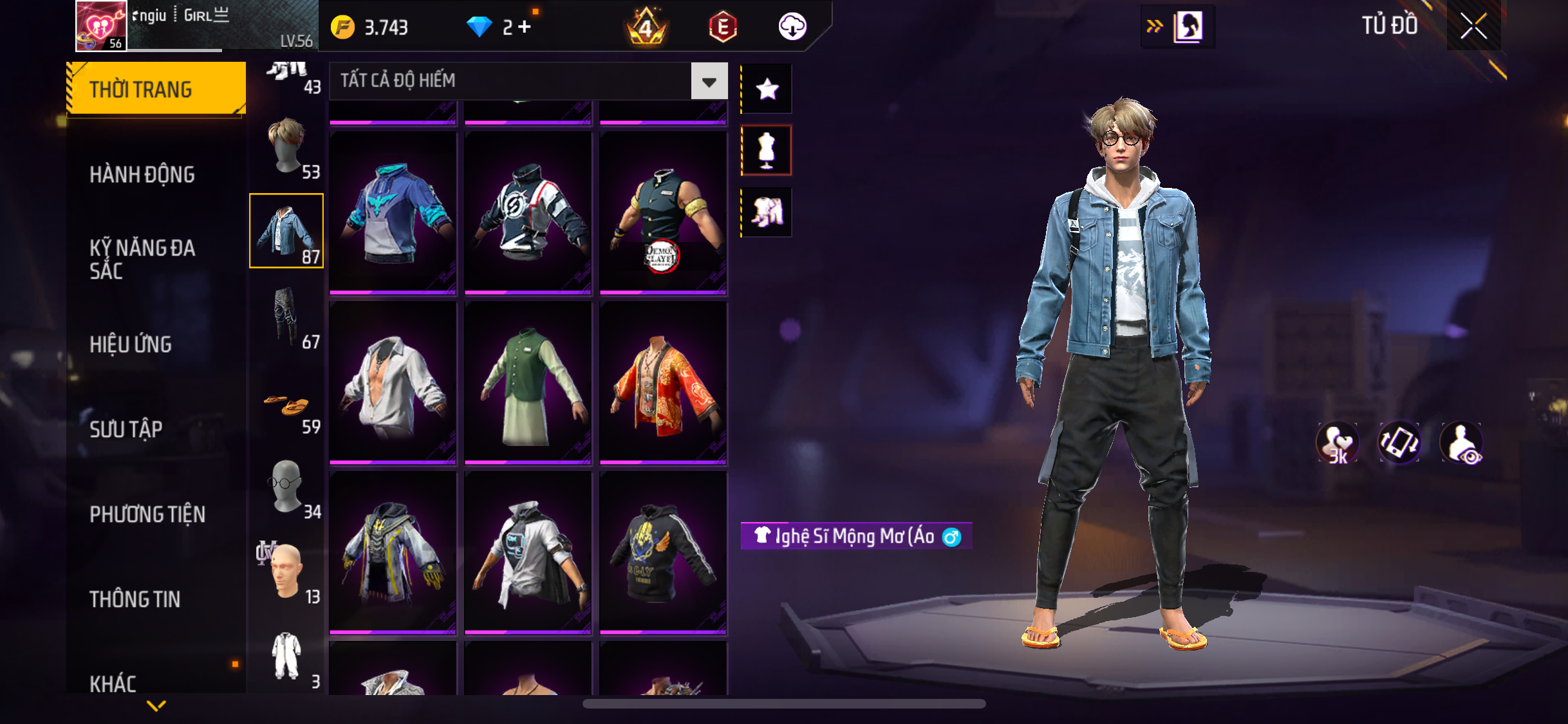The height and width of the screenshot is (724, 1568).
Task: Open the Hành Động tab
Action: click(142, 174)
